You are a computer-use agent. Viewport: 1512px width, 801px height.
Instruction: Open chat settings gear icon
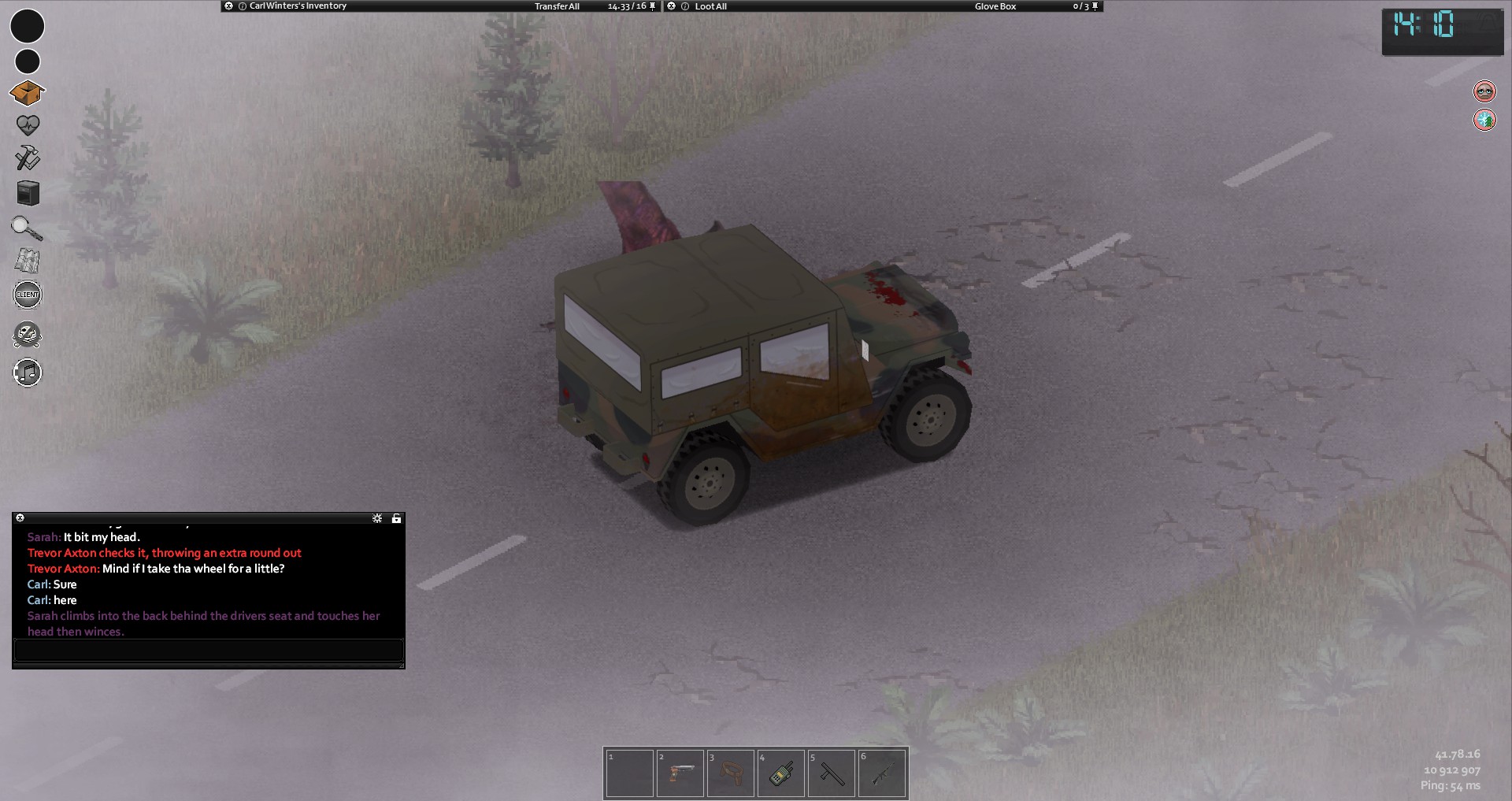(377, 518)
